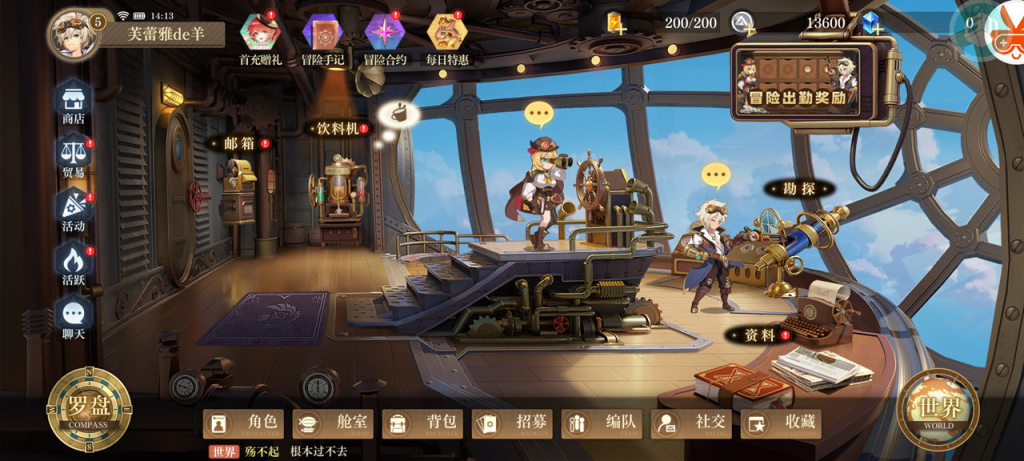Open the 每日特惠 daily deals
Viewport: 1024px width, 461px height.
tap(447, 38)
